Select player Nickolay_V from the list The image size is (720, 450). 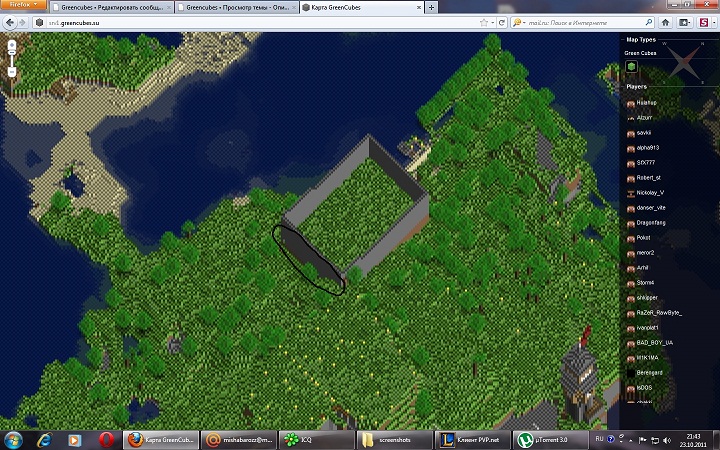[x=651, y=192]
